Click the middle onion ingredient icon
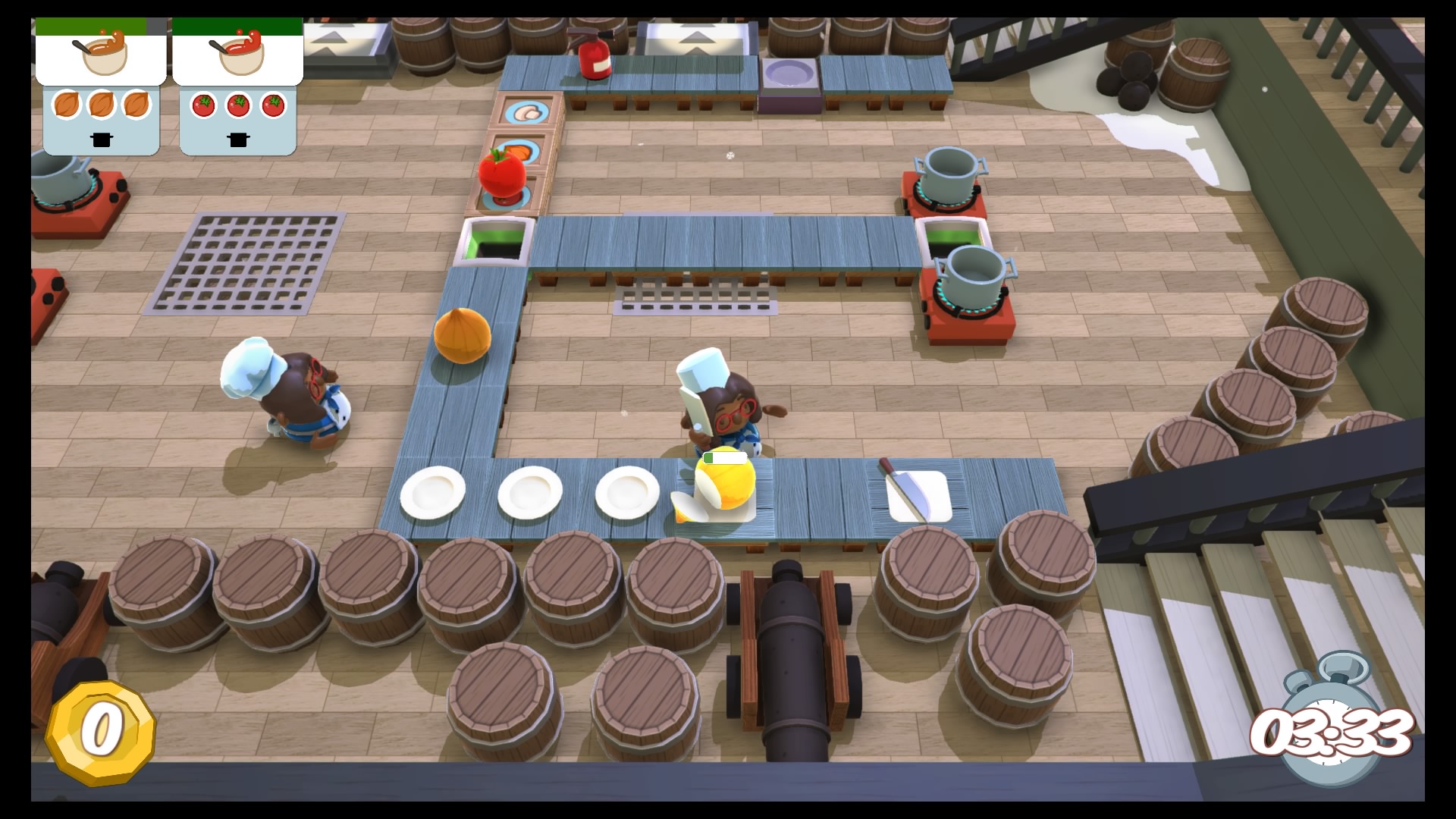1456x819 pixels. tap(101, 105)
